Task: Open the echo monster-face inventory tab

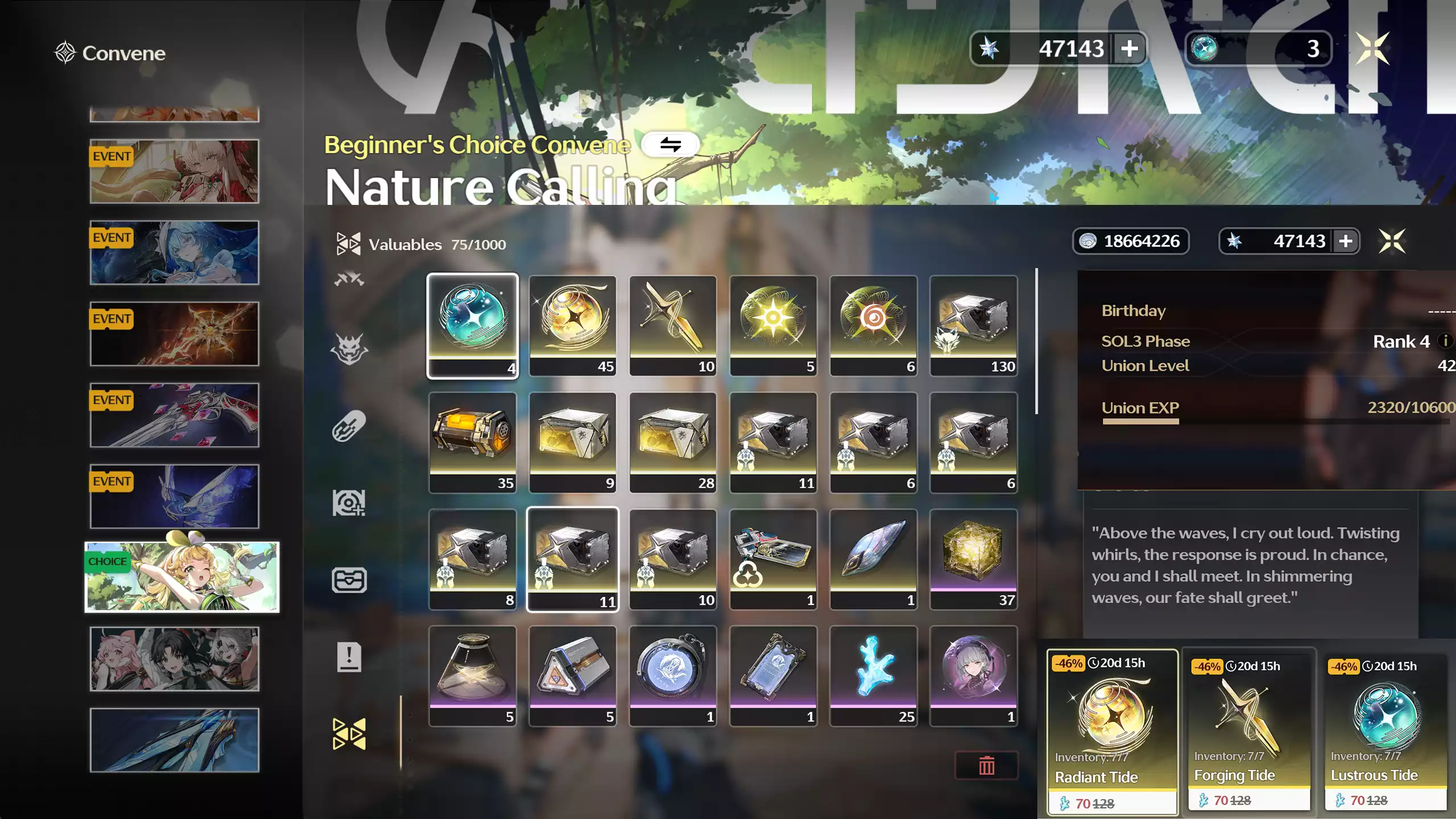Action: click(349, 348)
